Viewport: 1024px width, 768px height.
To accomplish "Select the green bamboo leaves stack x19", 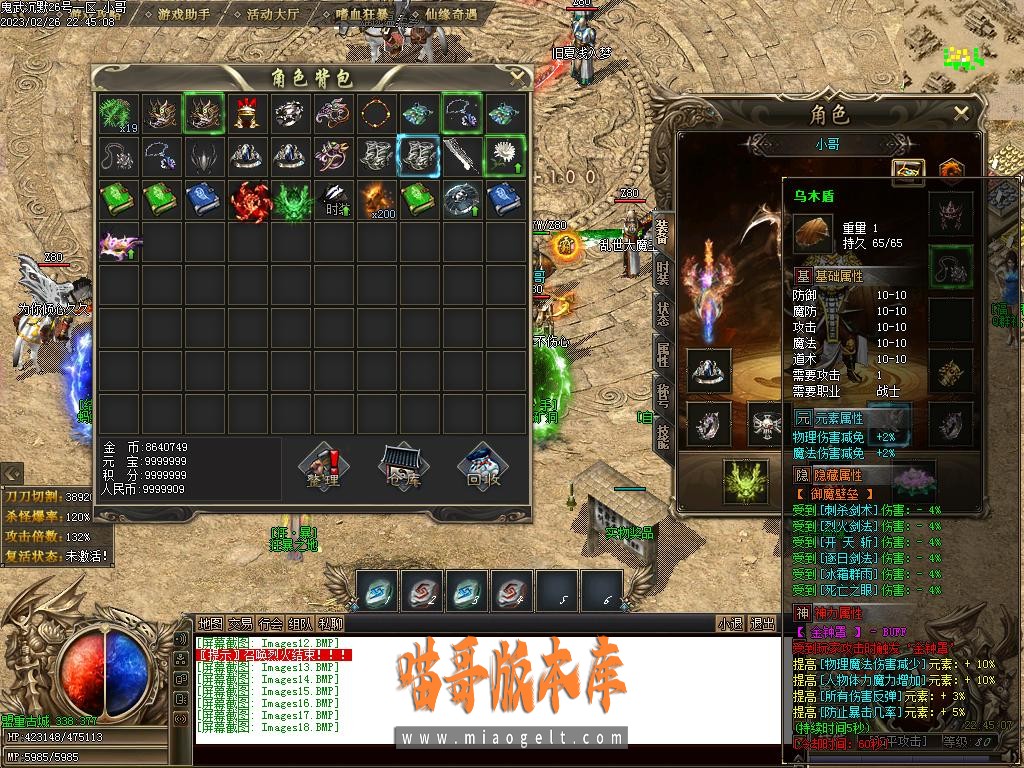I will [120, 114].
